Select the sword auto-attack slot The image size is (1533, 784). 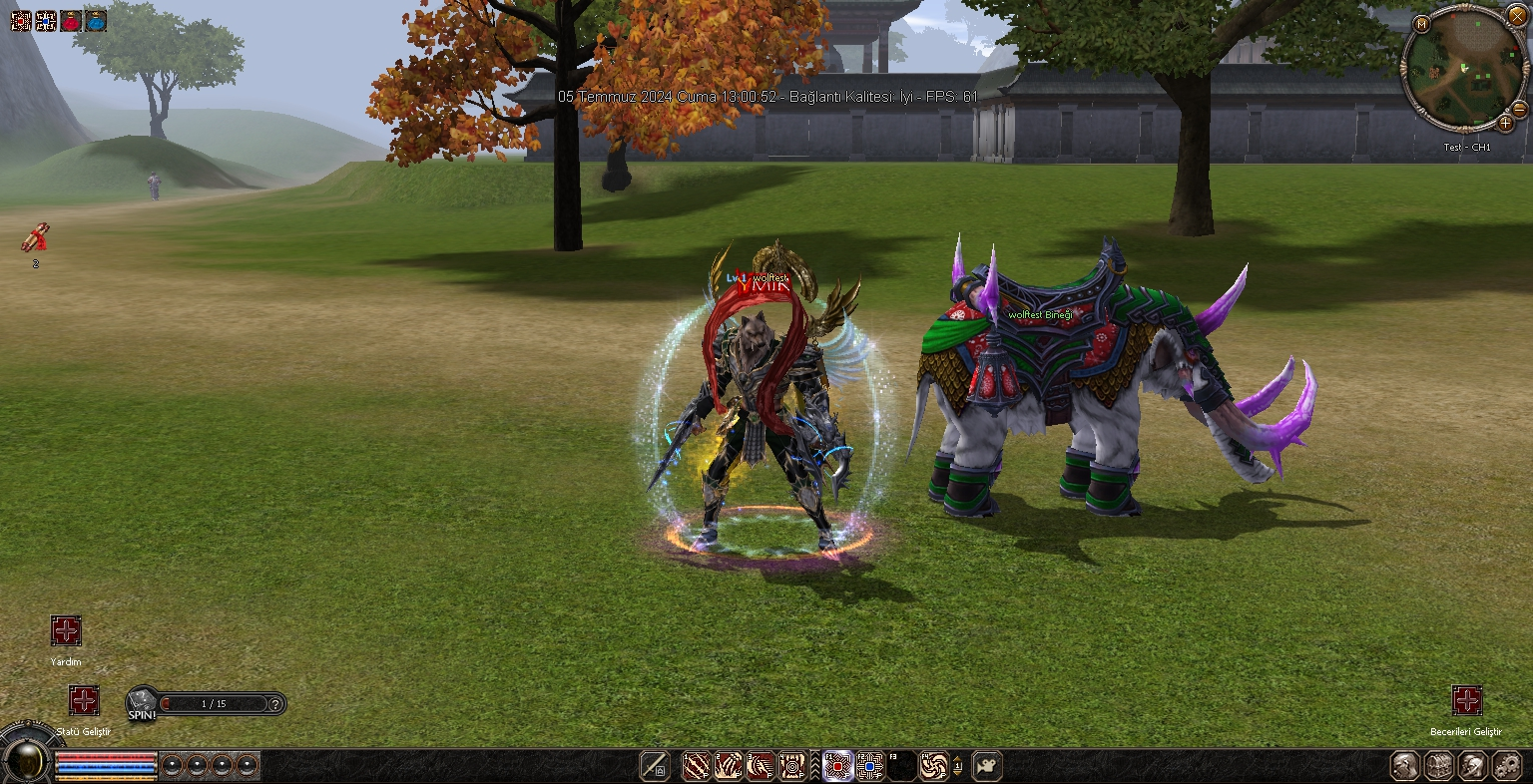(656, 766)
